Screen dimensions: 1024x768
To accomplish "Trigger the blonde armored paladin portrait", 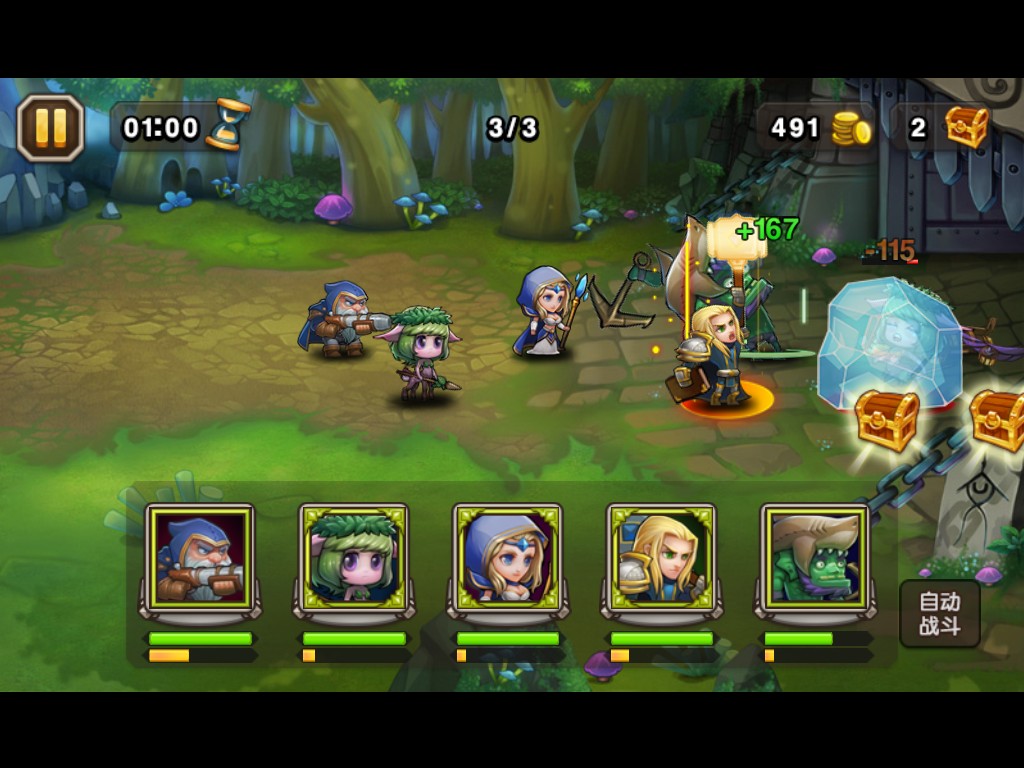I will click(x=662, y=559).
